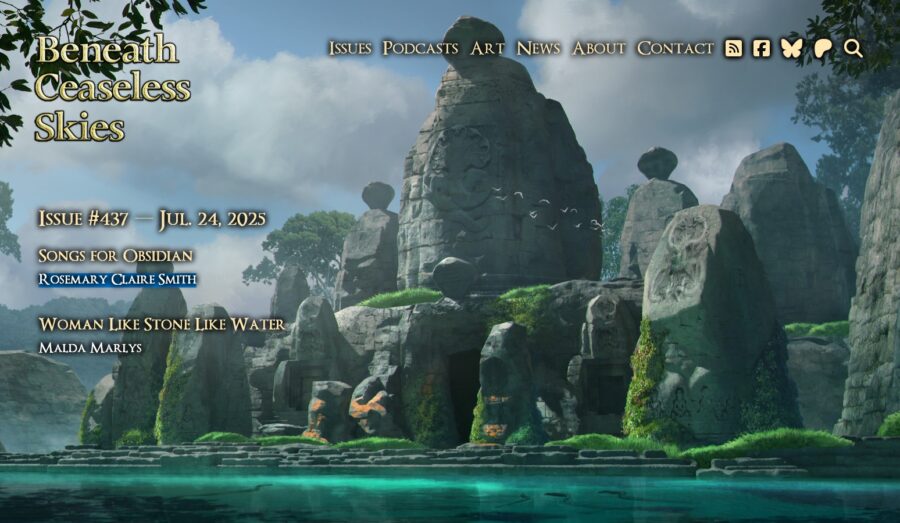
Task: Open author Rosemary Claire Smith's link
Action: tap(117, 279)
